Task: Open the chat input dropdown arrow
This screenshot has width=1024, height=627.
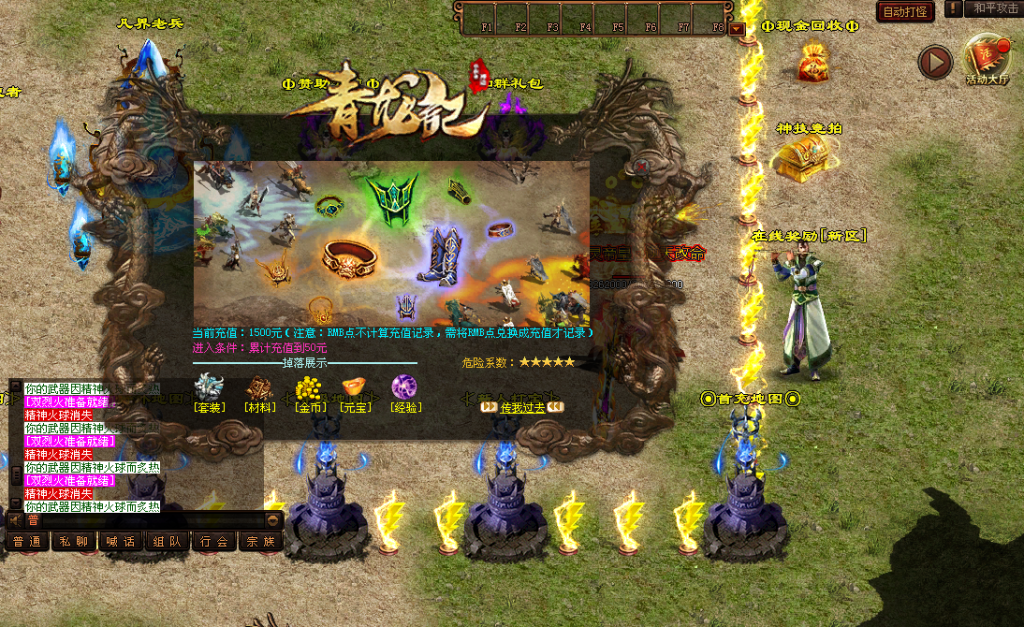Action: click(x=273, y=520)
